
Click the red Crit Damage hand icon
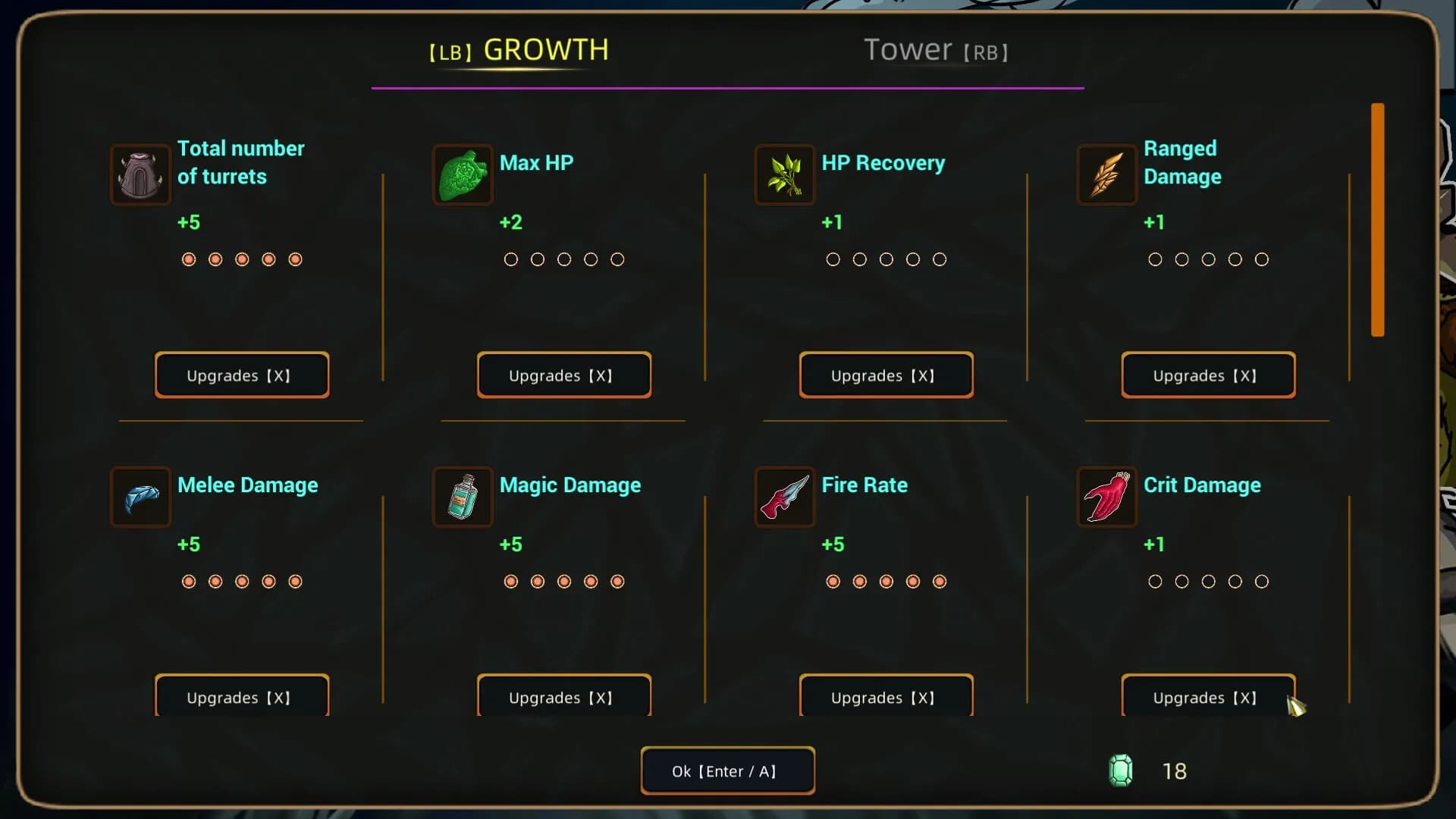[x=1106, y=497]
